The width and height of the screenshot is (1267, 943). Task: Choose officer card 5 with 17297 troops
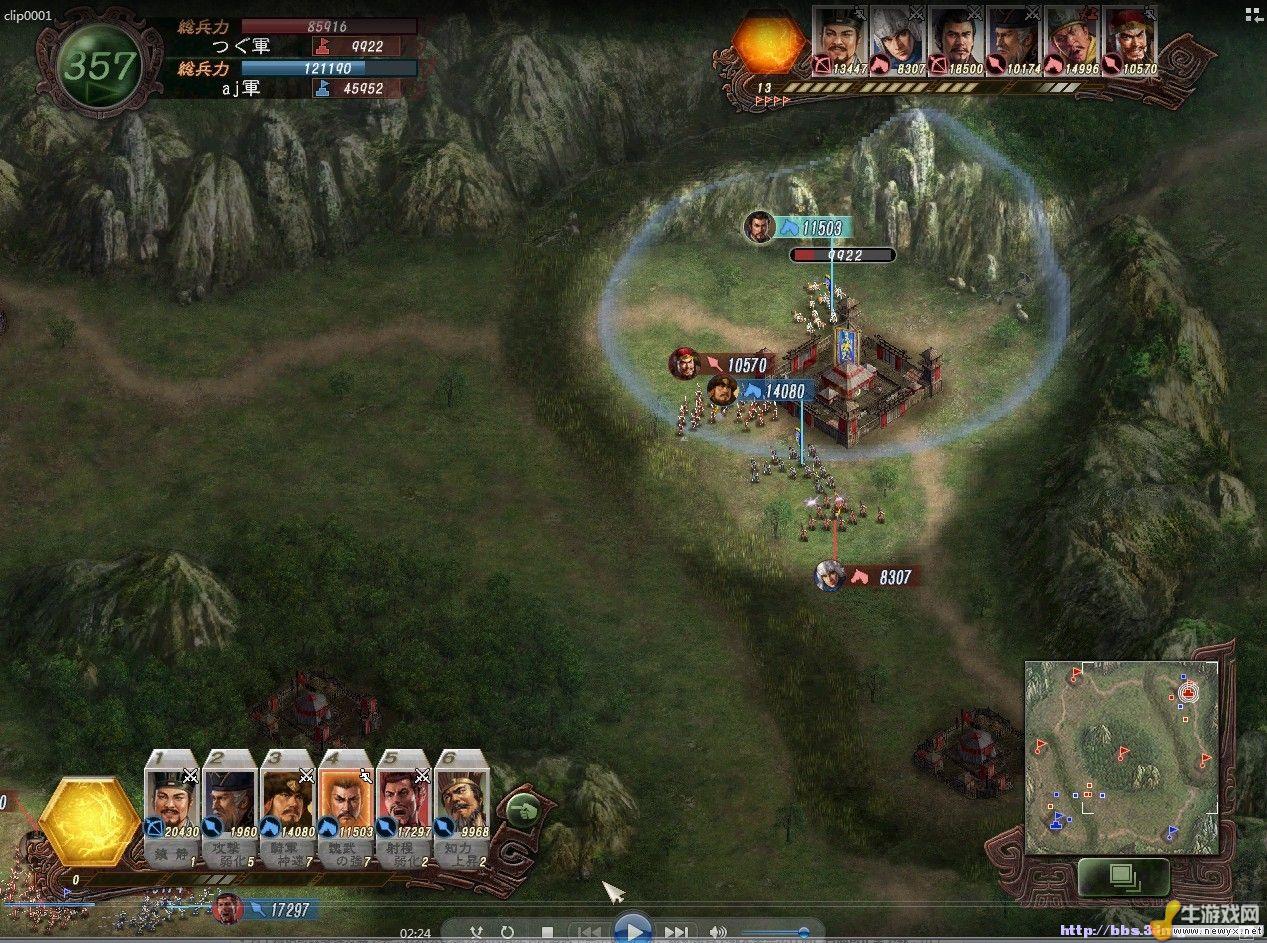(x=404, y=807)
